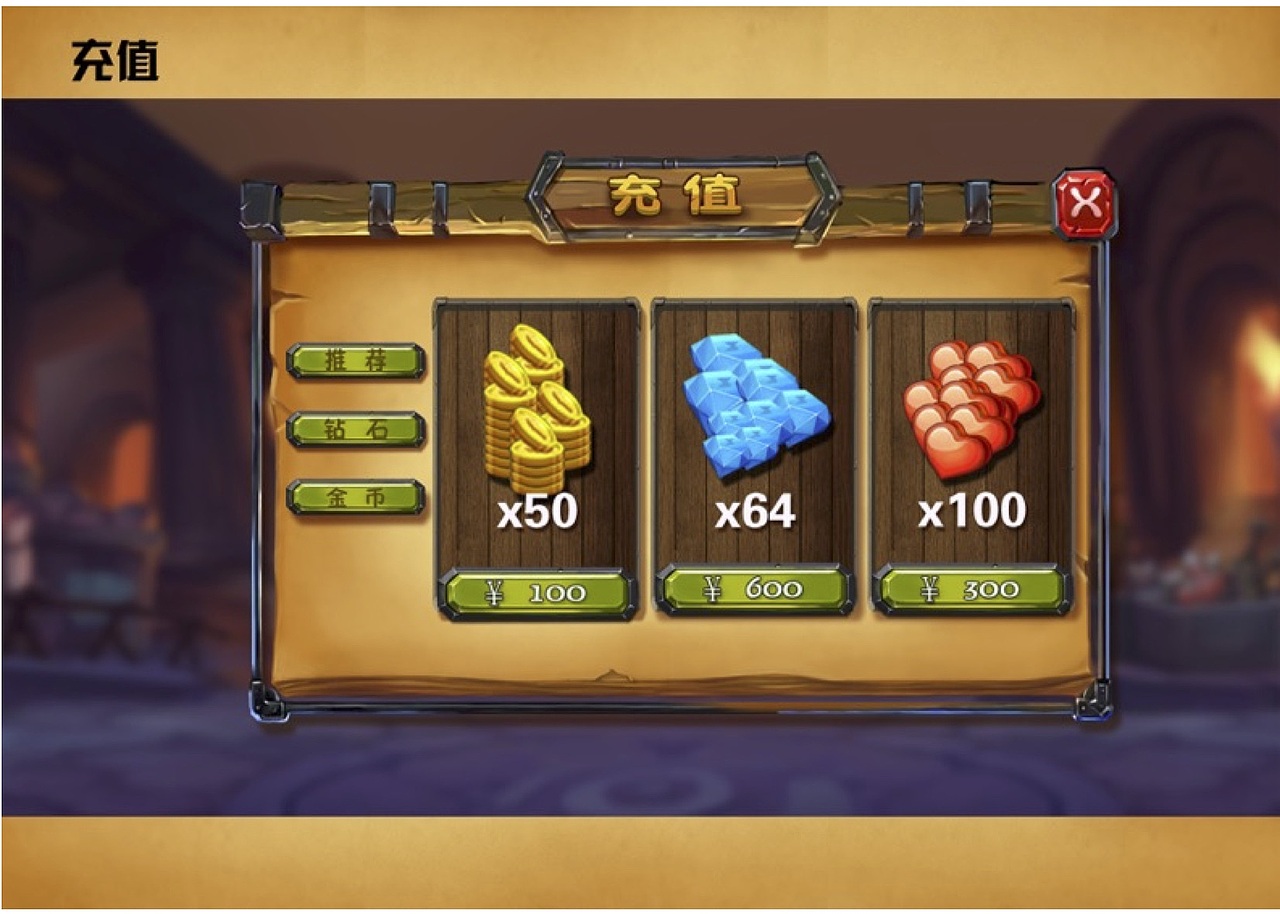Select the 推荐 recommended category
Image resolution: width=1280 pixels, height=914 pixels.
click(356, 361)
